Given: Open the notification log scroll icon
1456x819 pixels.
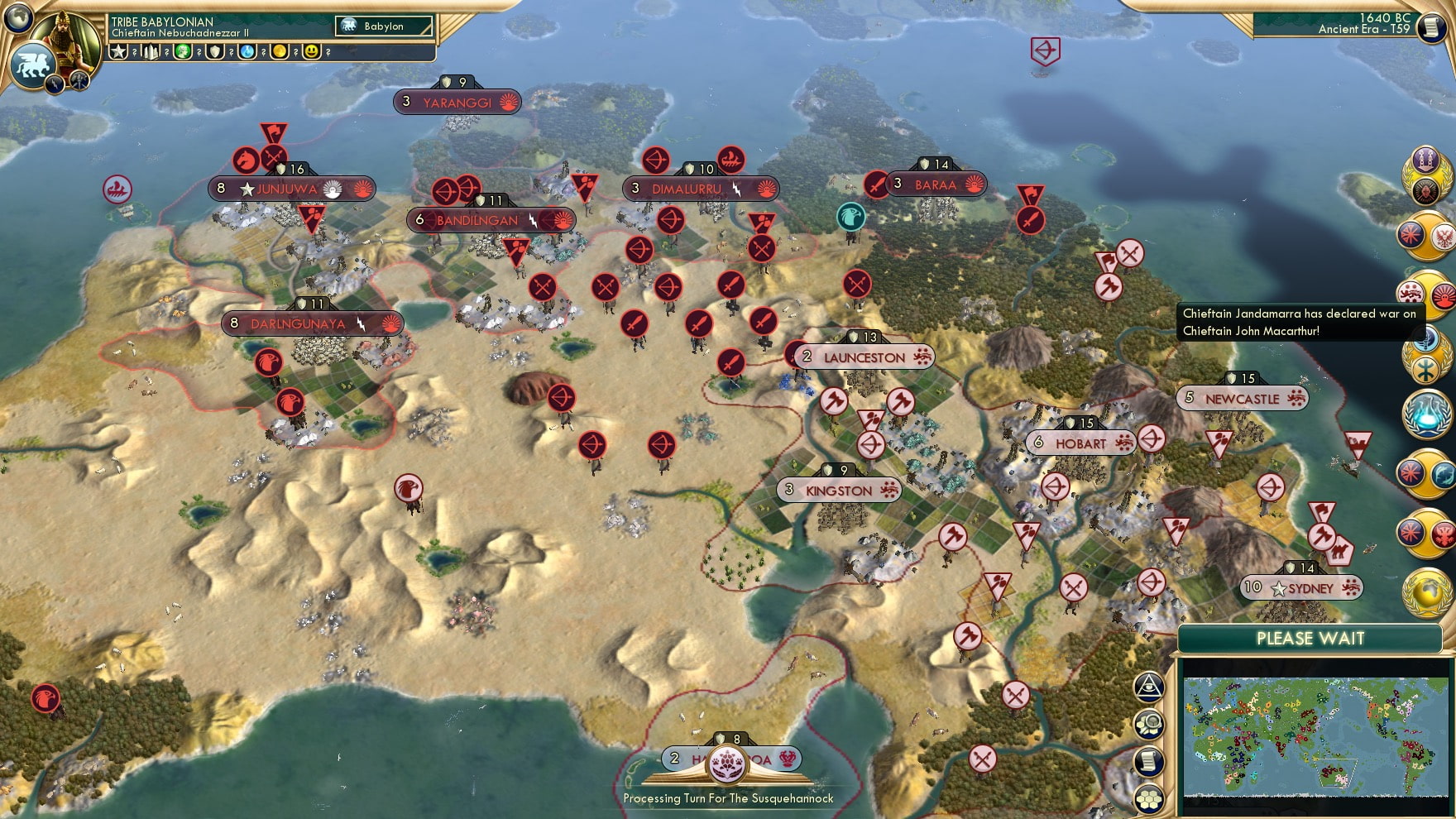Looking at the screenshot, I should pyautogui.click(x=1148, y=759).
